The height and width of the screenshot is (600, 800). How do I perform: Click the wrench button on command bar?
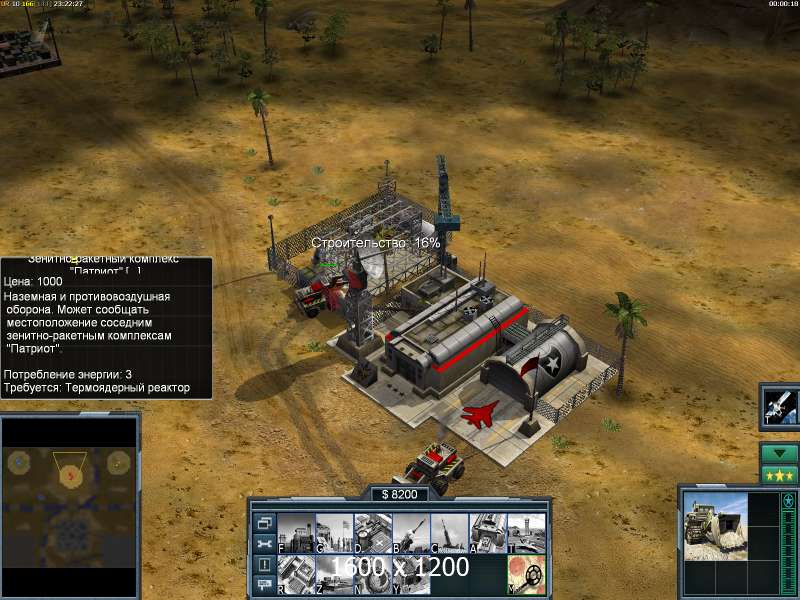264,543
